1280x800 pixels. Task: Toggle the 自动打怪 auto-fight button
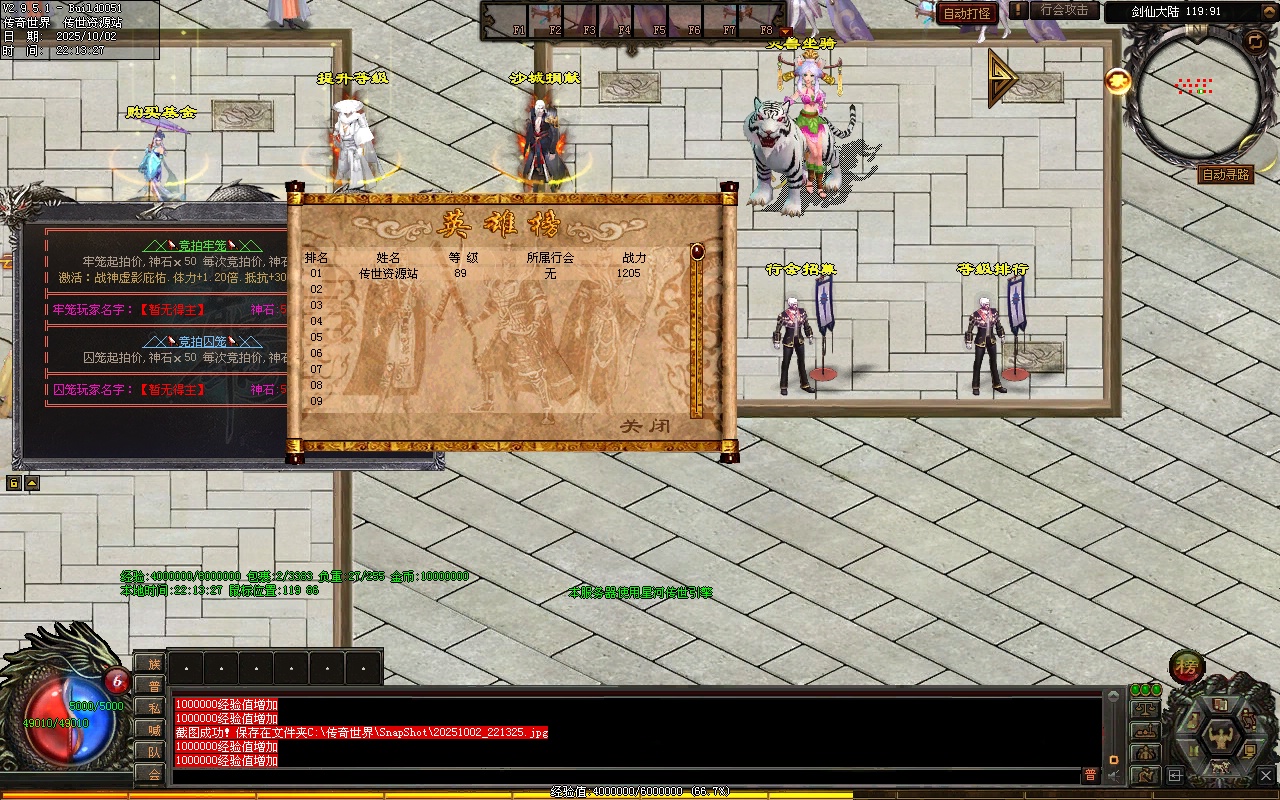click(967, 13)
